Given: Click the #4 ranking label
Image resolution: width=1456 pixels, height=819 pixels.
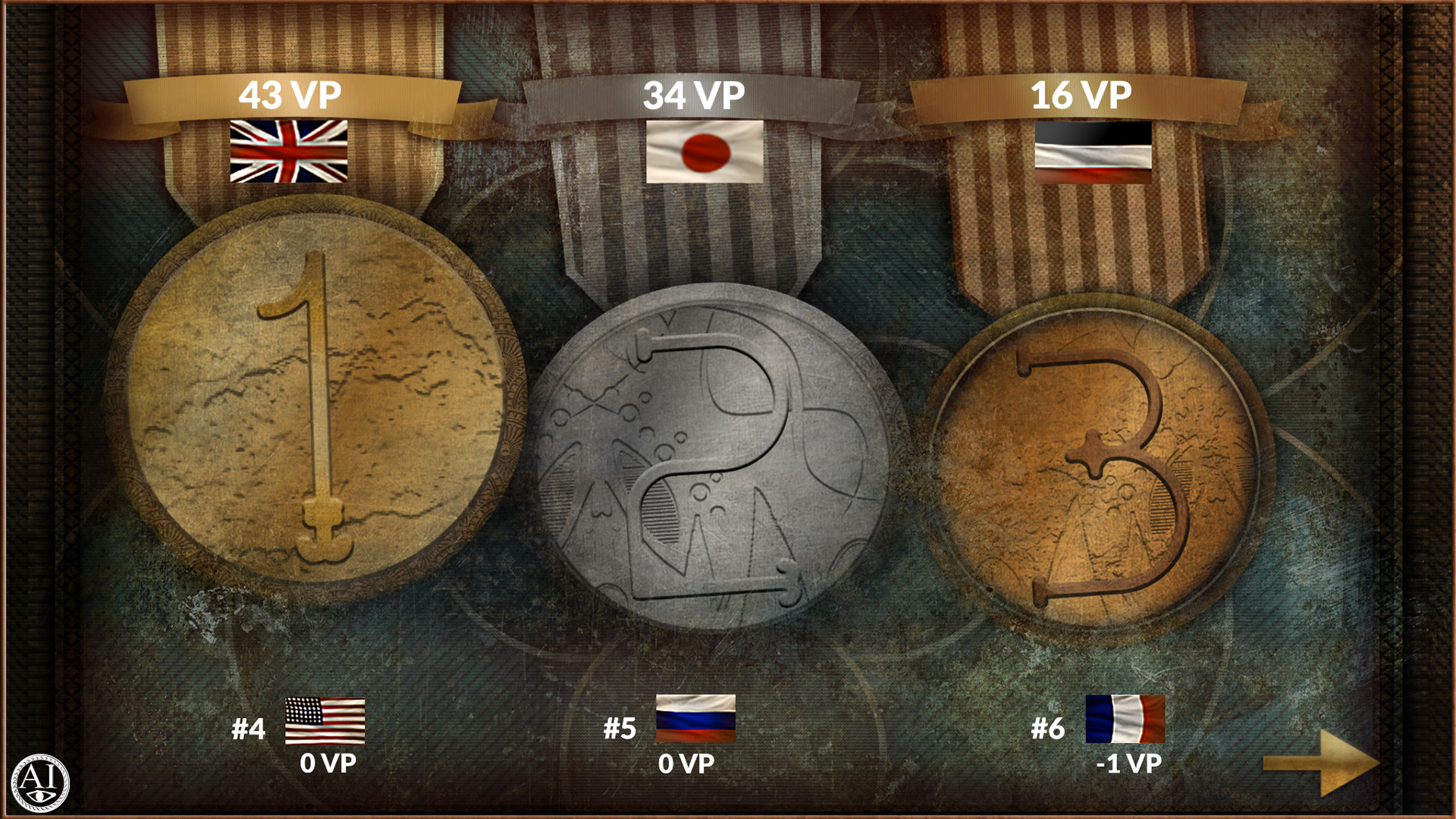Looking at the screenshot, I should (x=250, y=730).
